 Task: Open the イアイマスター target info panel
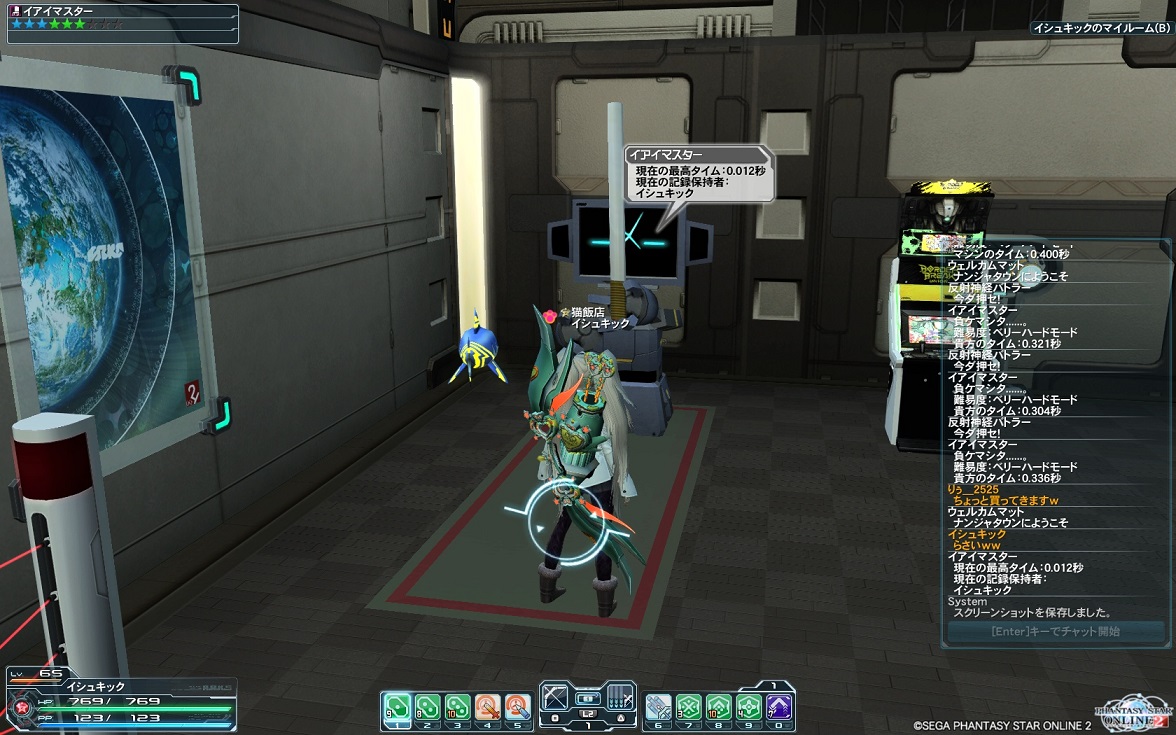click(x=122, y=24)
